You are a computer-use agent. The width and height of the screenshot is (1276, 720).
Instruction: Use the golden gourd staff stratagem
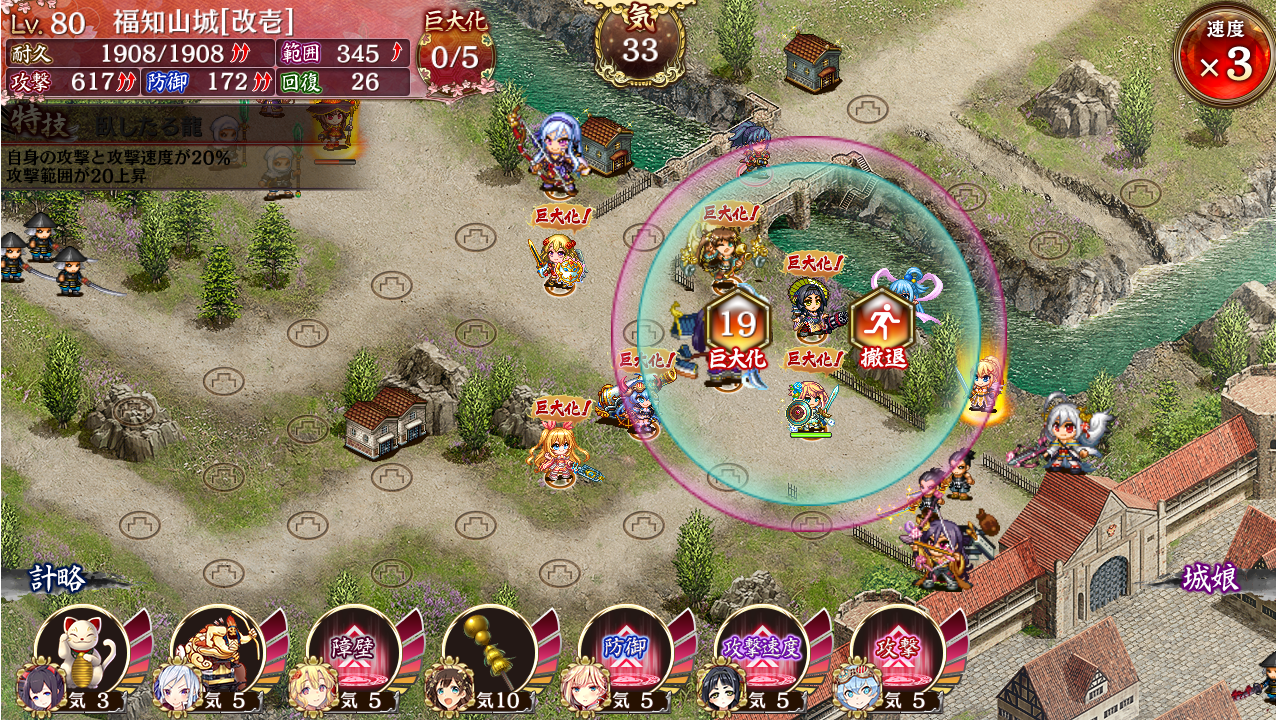click(490, 652)
